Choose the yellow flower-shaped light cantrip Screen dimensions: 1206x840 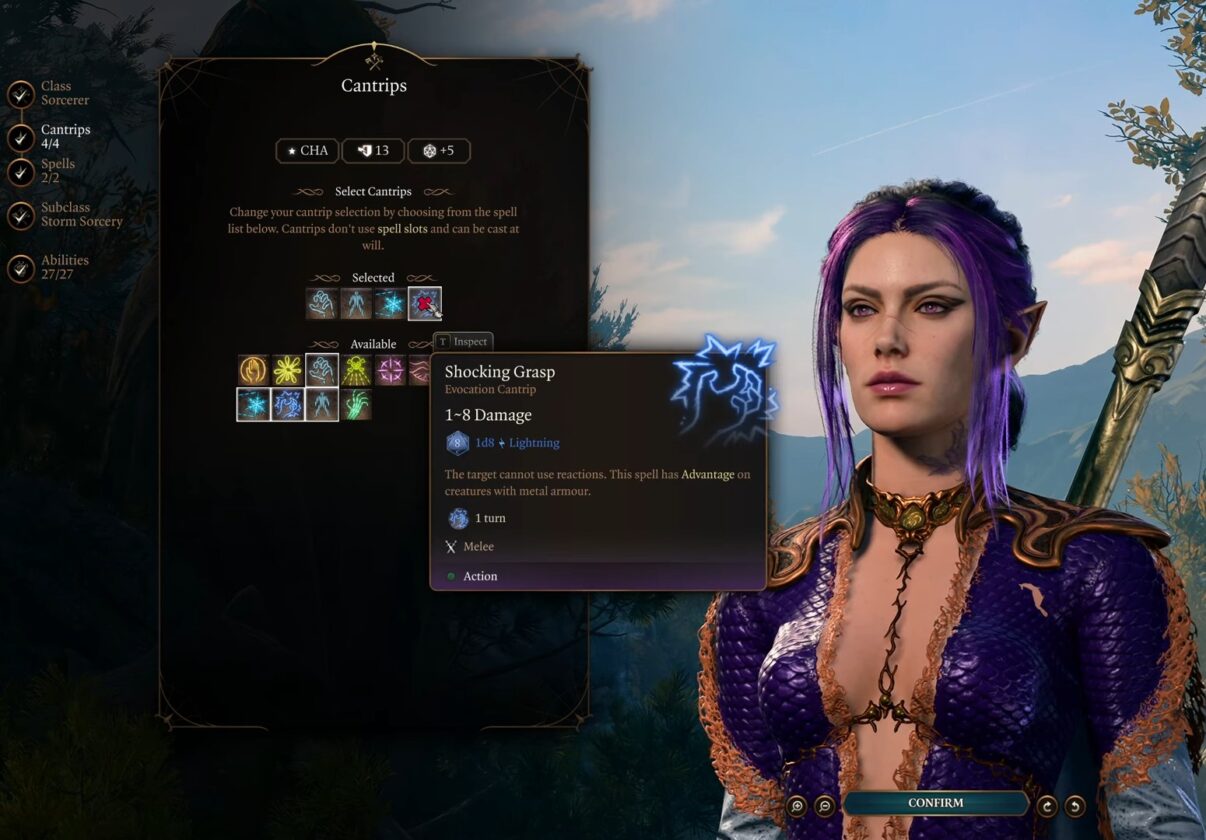click(288, 370)
